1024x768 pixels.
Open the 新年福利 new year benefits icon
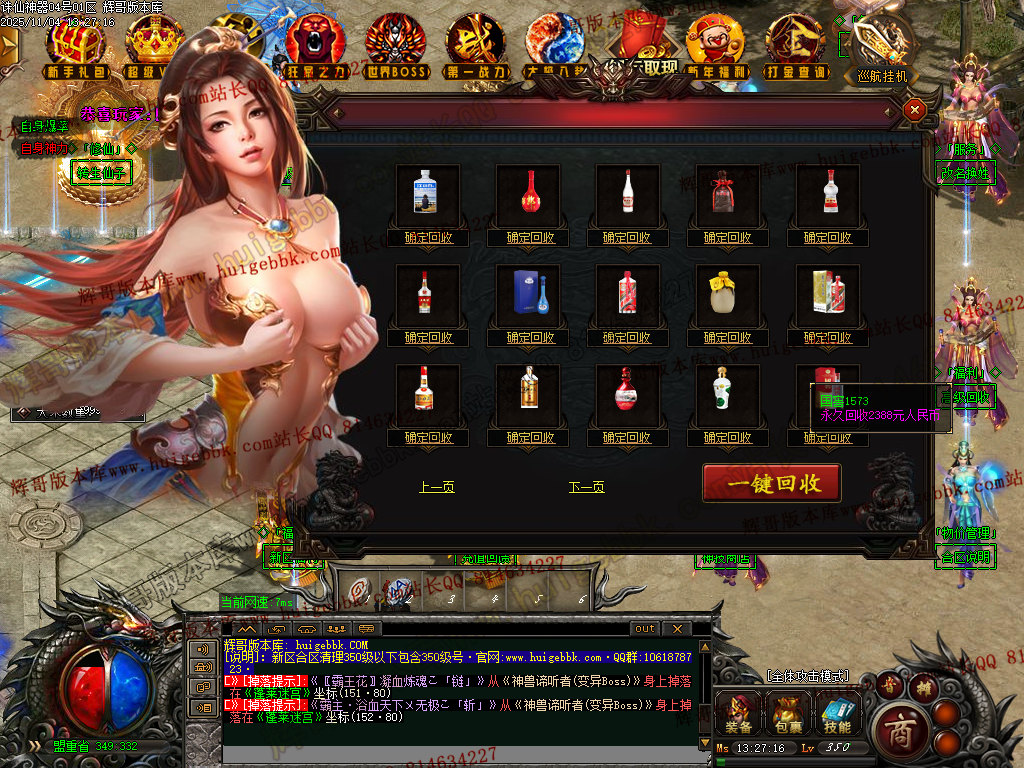click(x=715, y=45)
